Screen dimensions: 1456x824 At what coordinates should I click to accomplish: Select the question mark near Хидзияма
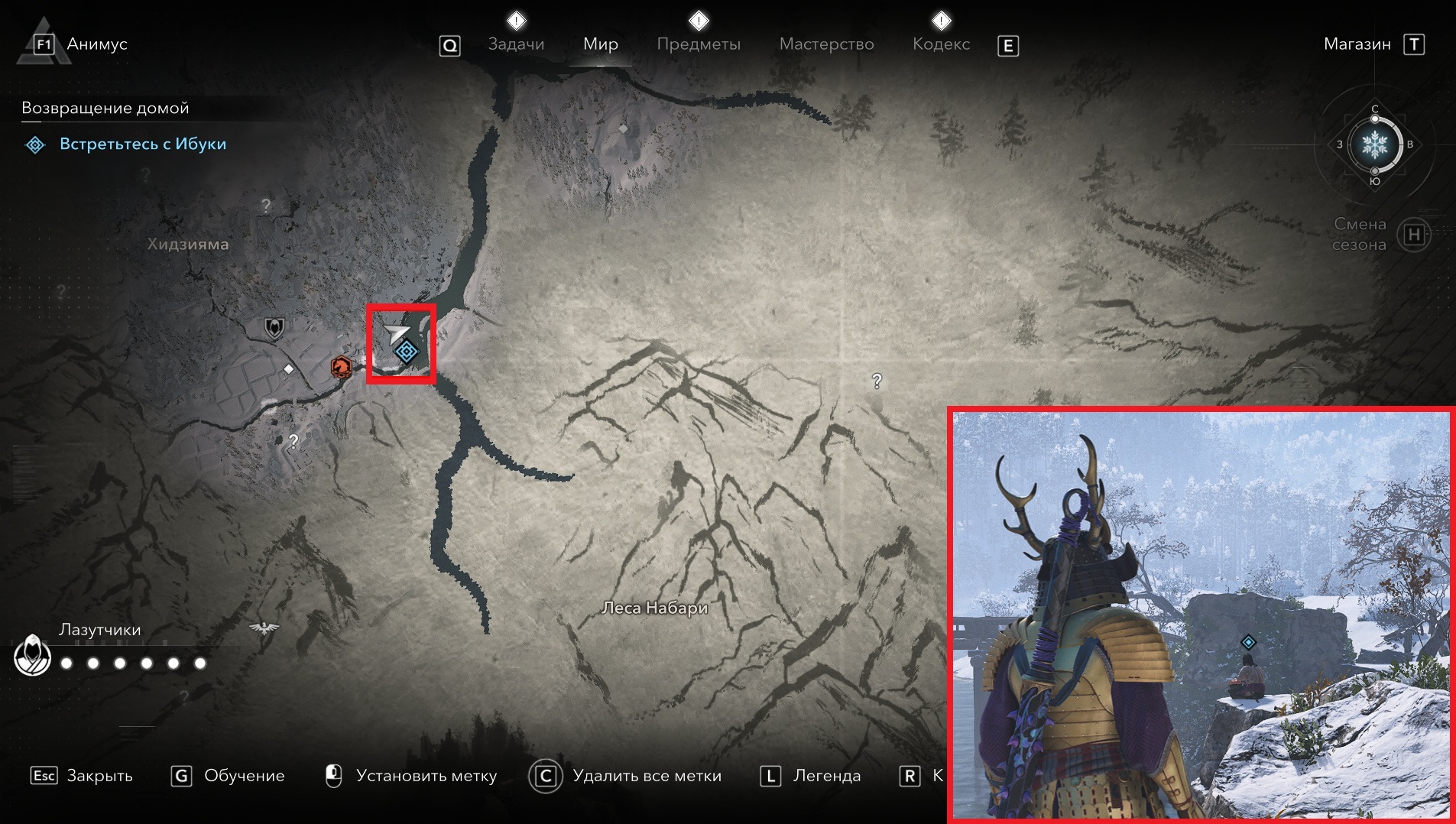265,206
